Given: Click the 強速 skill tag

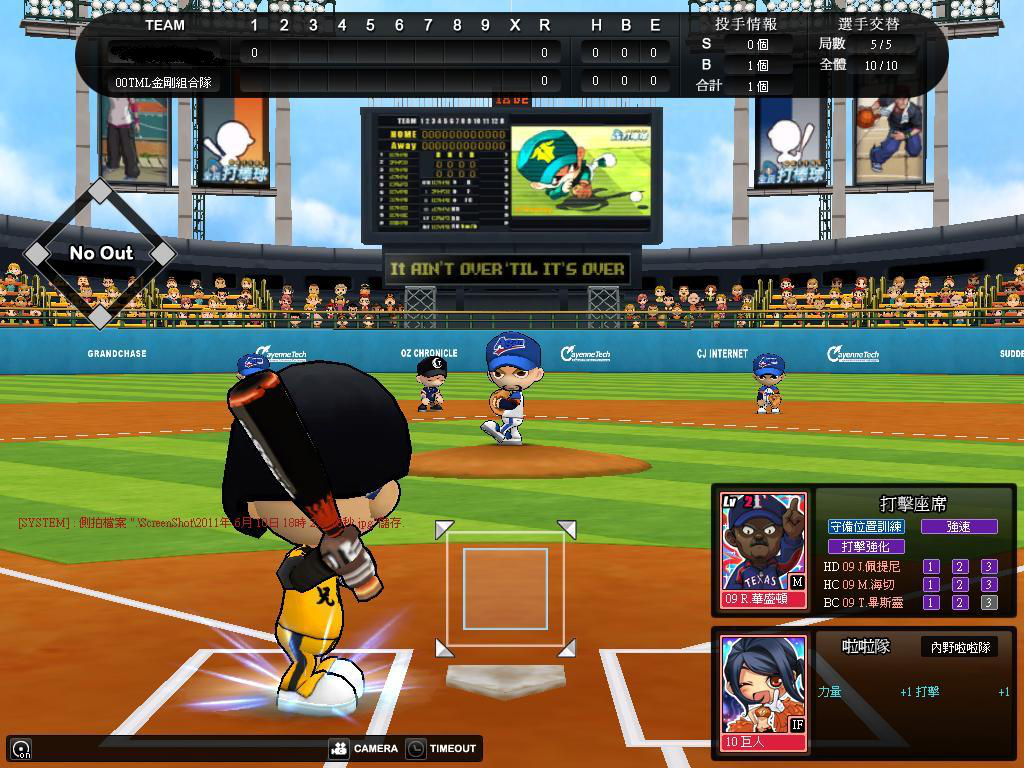Looking at the screenshot, I should point(958,526).
